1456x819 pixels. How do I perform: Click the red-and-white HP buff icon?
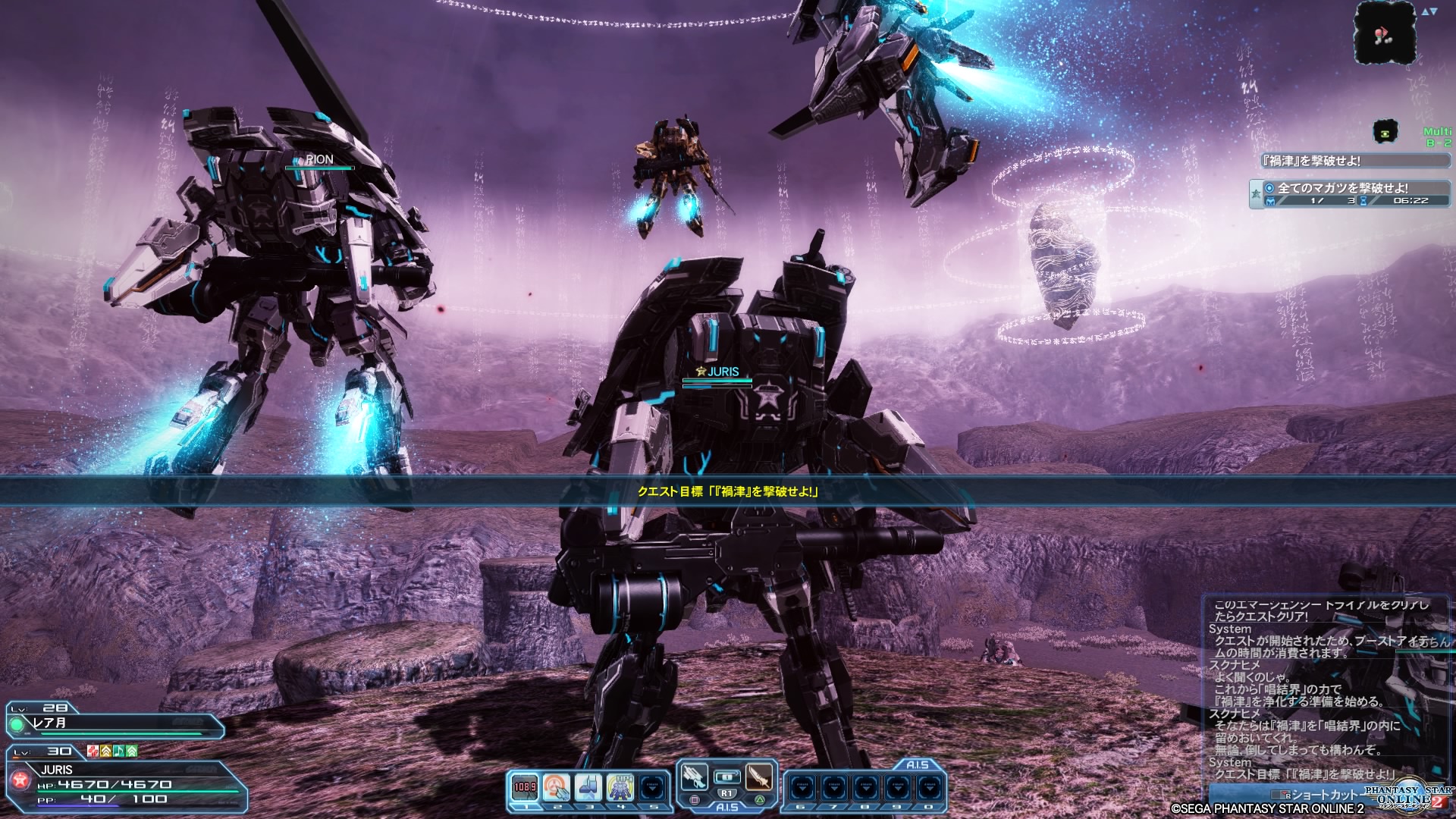coord(93,751)
